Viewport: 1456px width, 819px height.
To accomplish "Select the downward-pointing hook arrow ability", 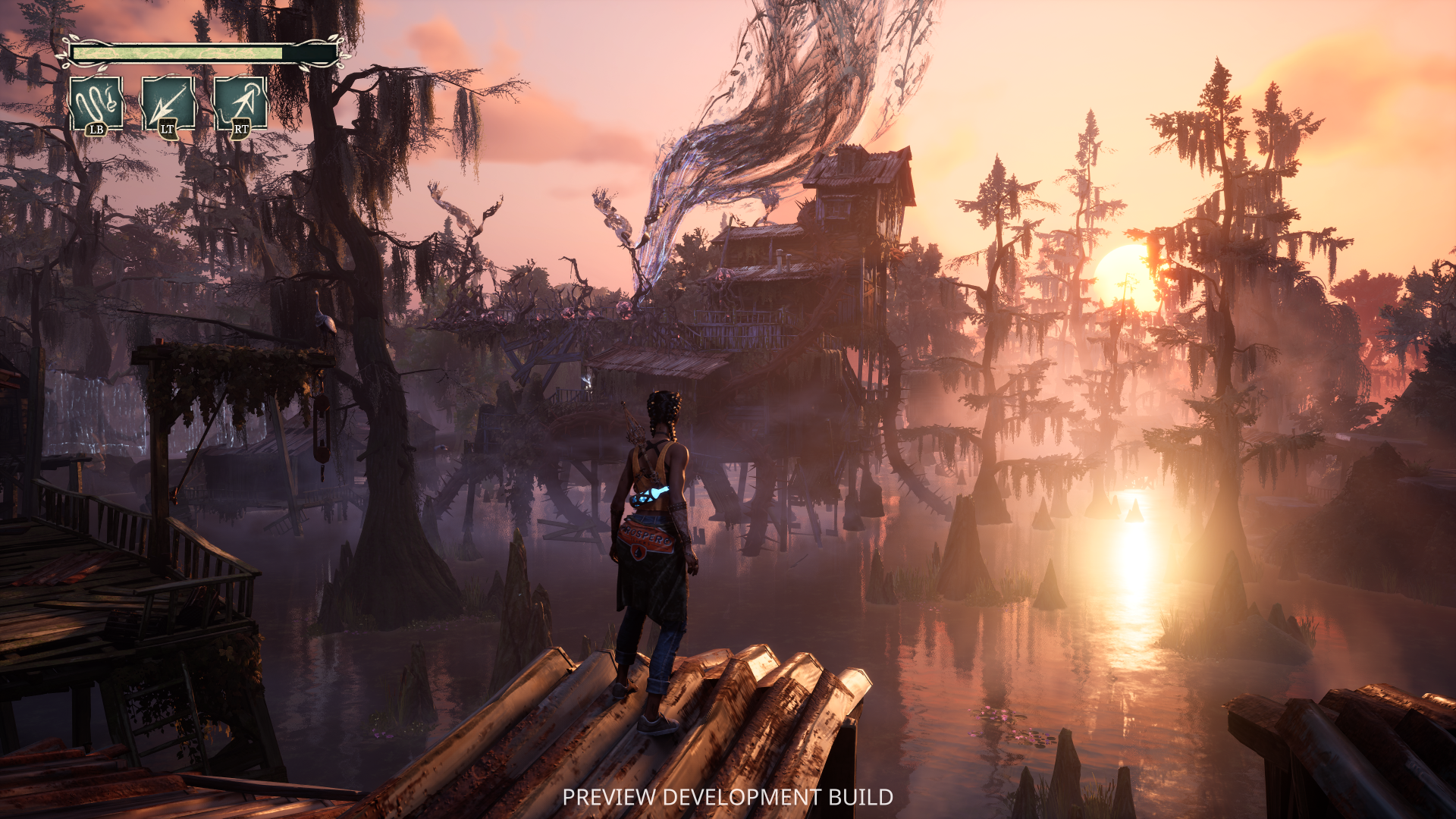I will click(x=168, y=104).
